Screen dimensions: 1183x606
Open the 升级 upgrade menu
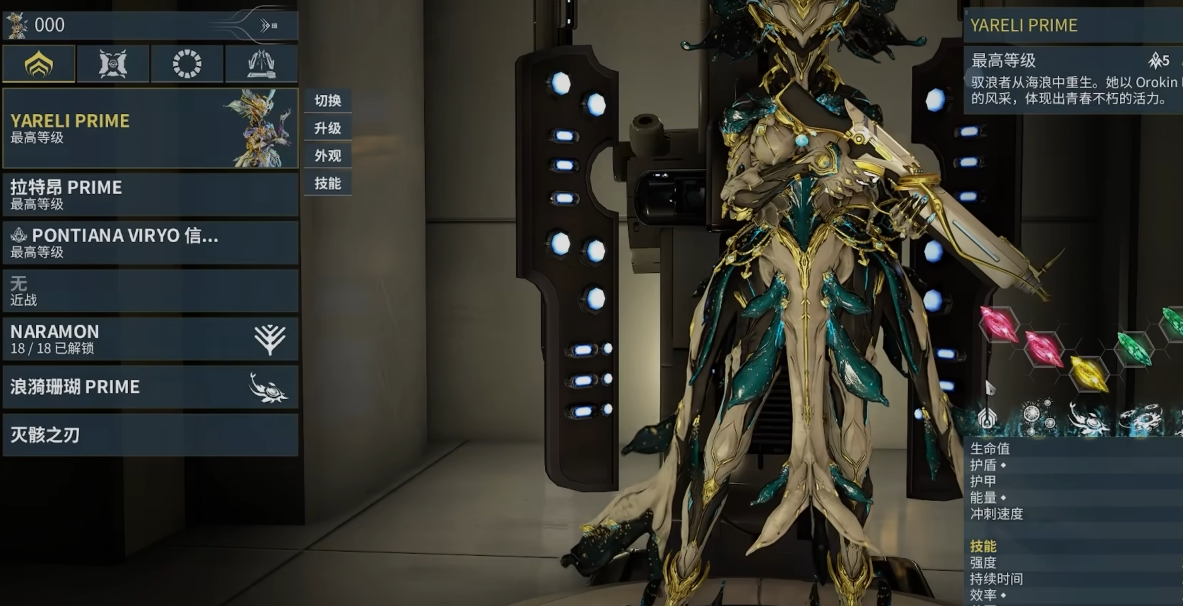coord(328,128)
